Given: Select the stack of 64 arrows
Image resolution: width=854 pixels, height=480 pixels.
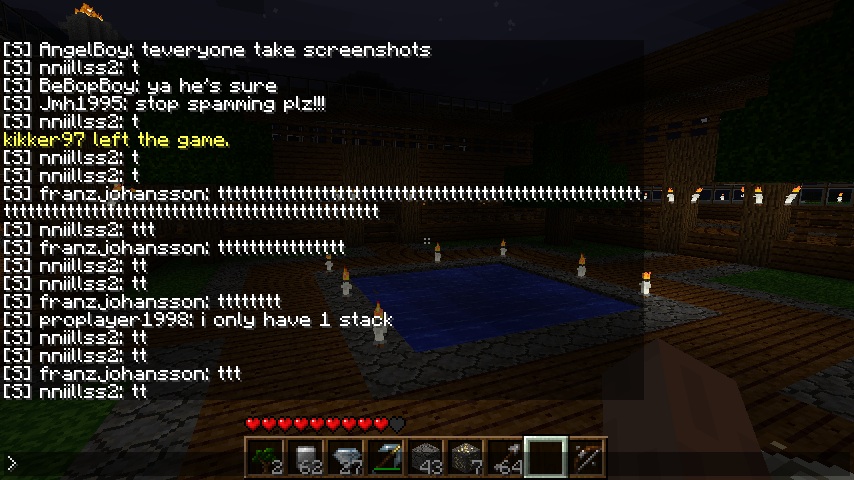Looking at the screenshot, I should 506,457.
